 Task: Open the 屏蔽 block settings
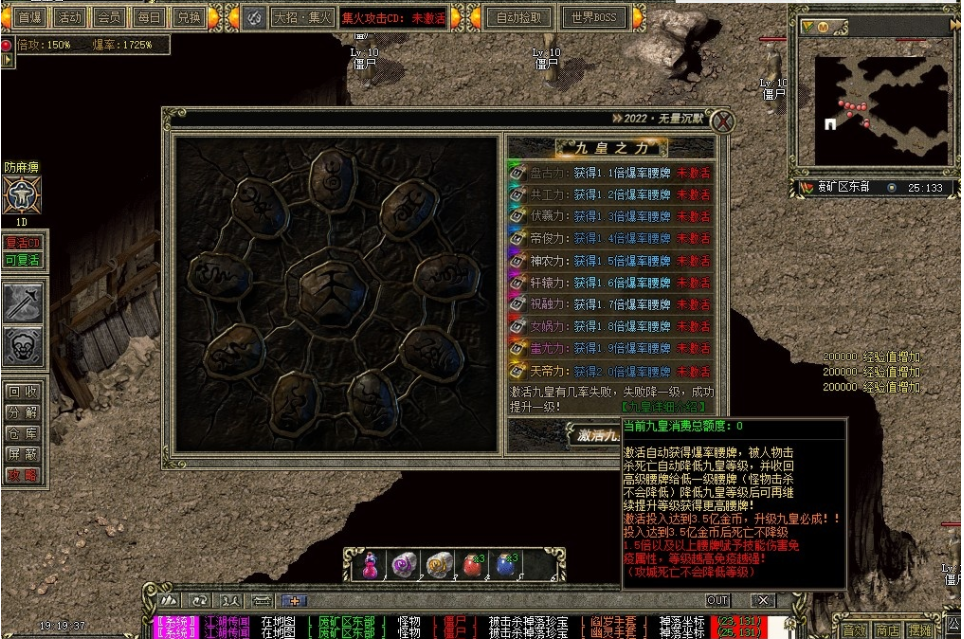point(20,454)
